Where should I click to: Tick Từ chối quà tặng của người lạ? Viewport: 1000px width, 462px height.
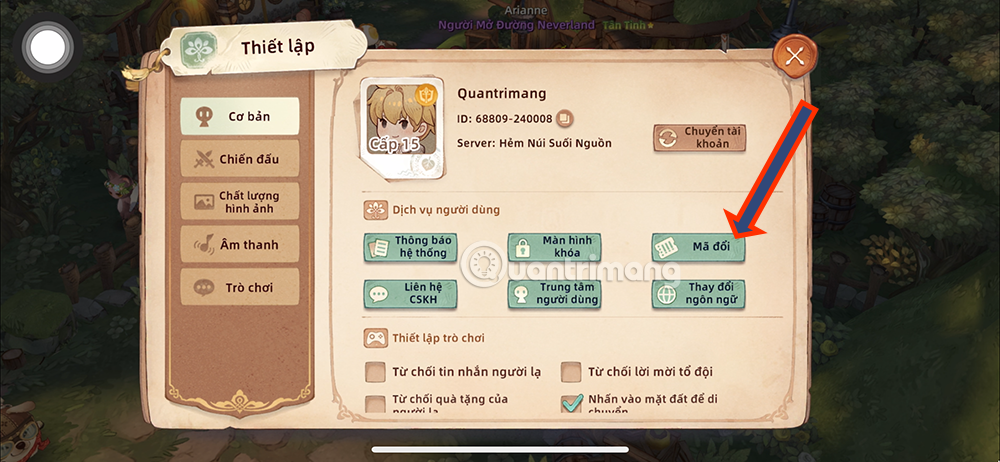pyautogui.click(x=376, y=405)
